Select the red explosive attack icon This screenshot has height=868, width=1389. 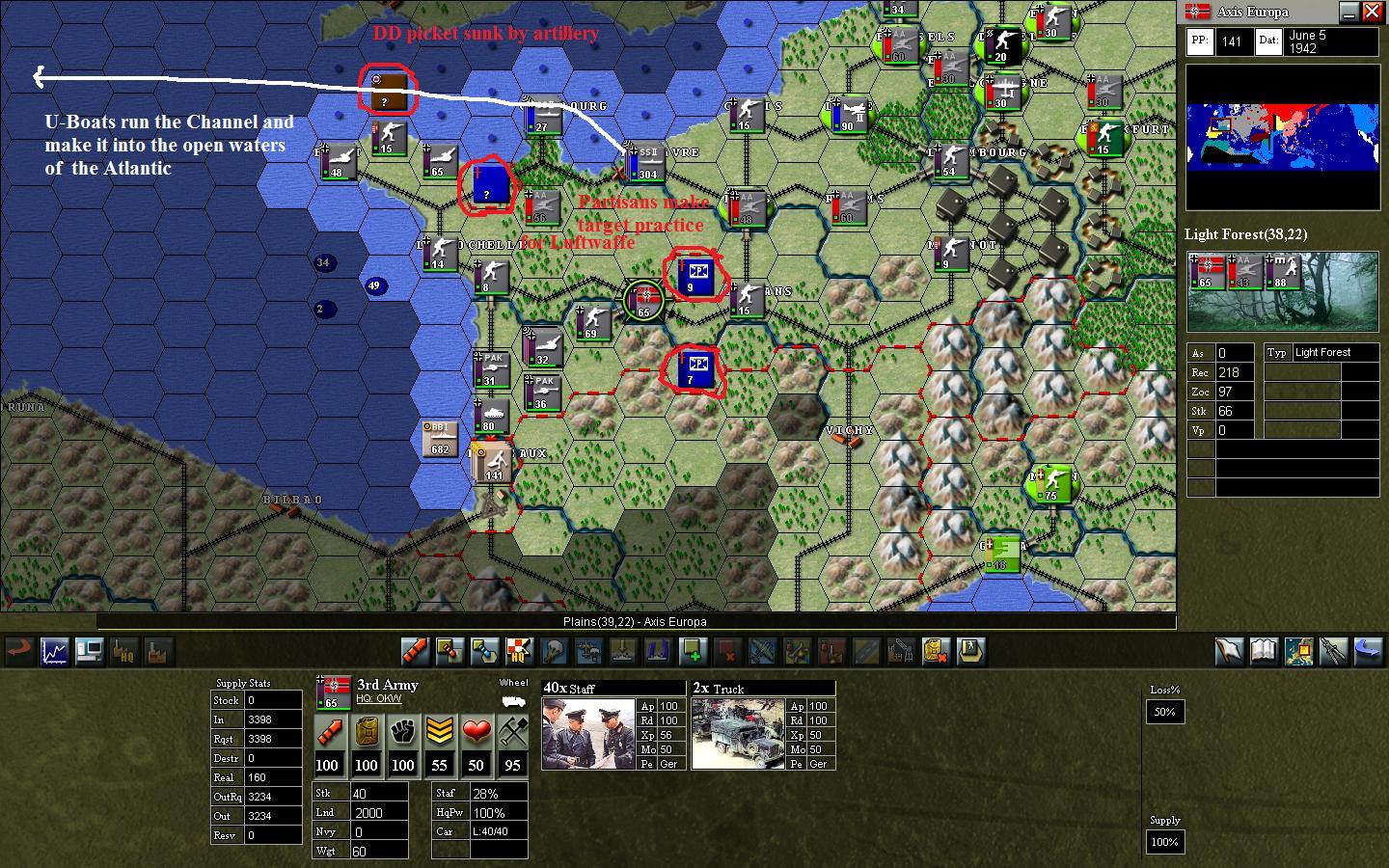[x=416, y=652]
